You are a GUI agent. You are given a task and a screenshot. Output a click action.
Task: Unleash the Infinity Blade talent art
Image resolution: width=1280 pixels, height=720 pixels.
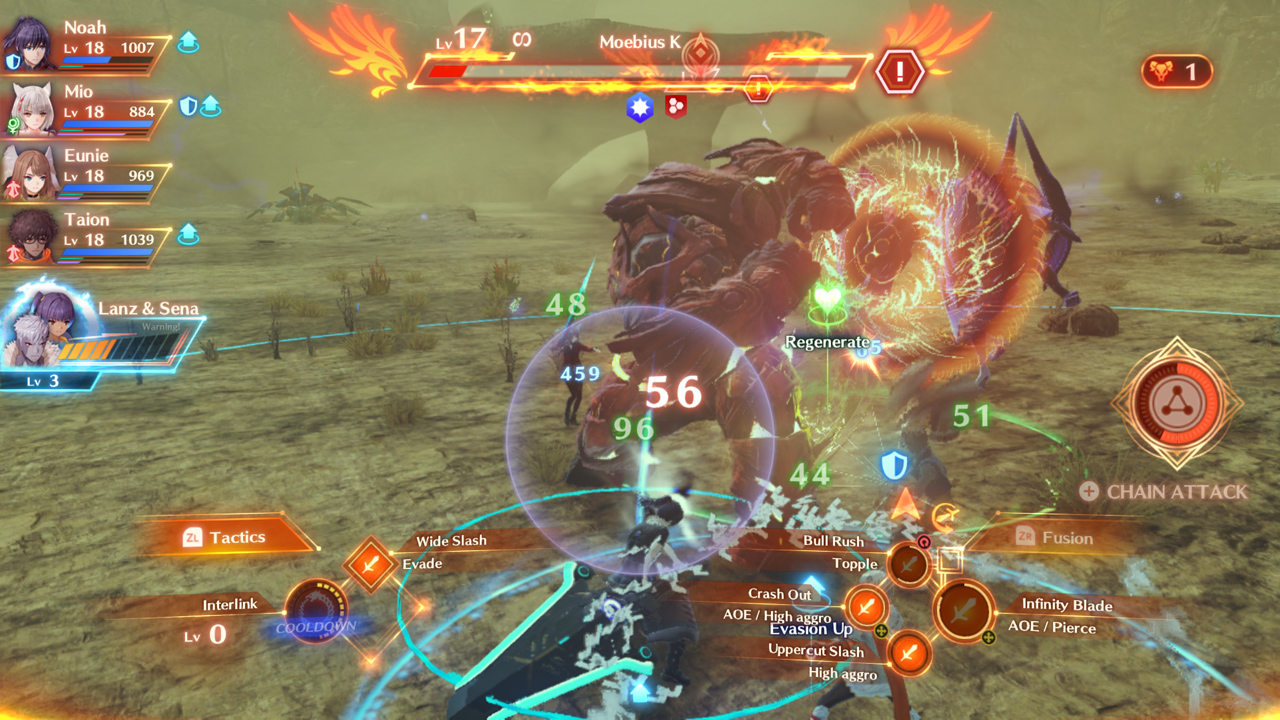tap(963, 609)
